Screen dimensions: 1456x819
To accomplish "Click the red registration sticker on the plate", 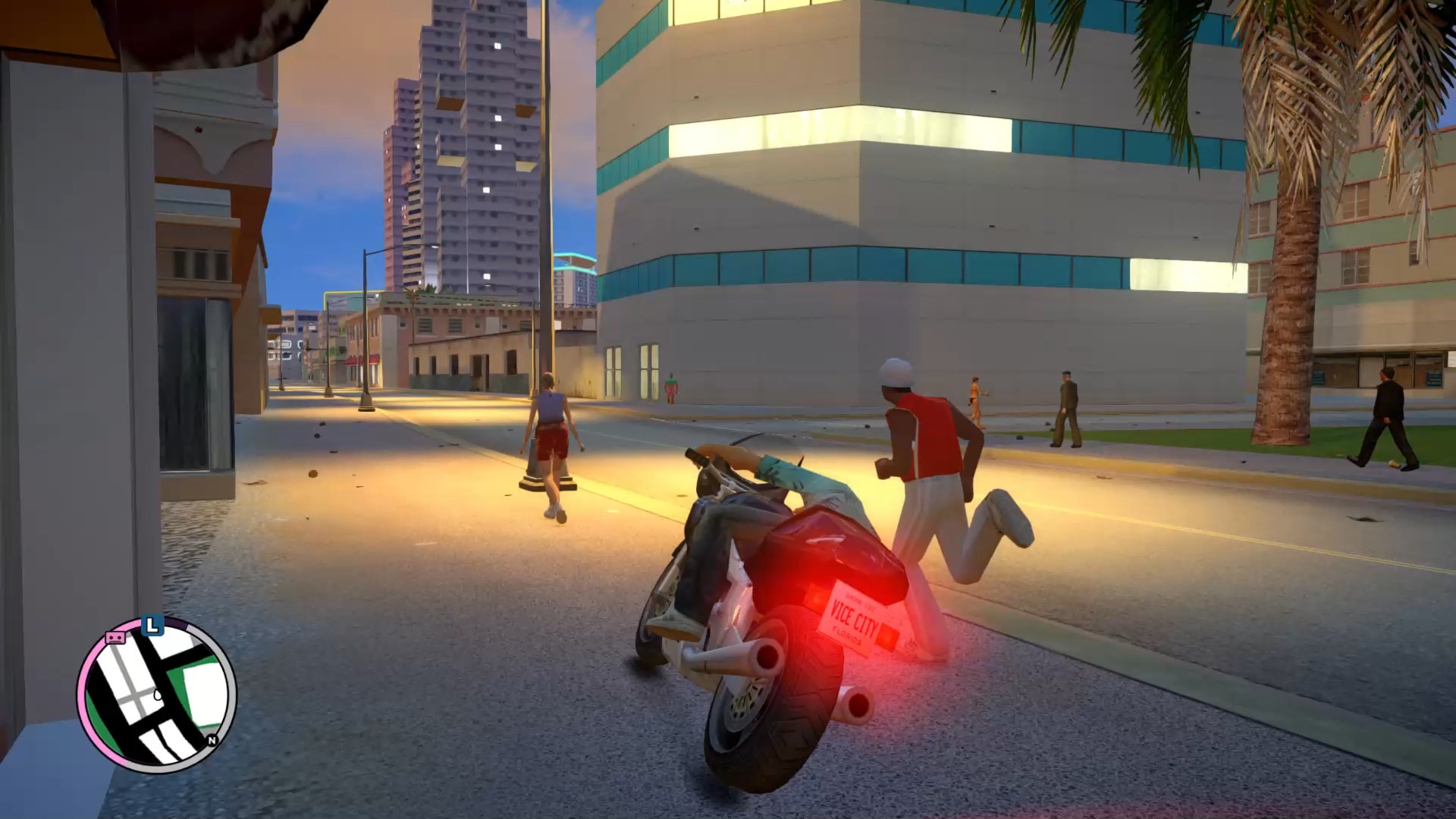I will coord(887,635).
